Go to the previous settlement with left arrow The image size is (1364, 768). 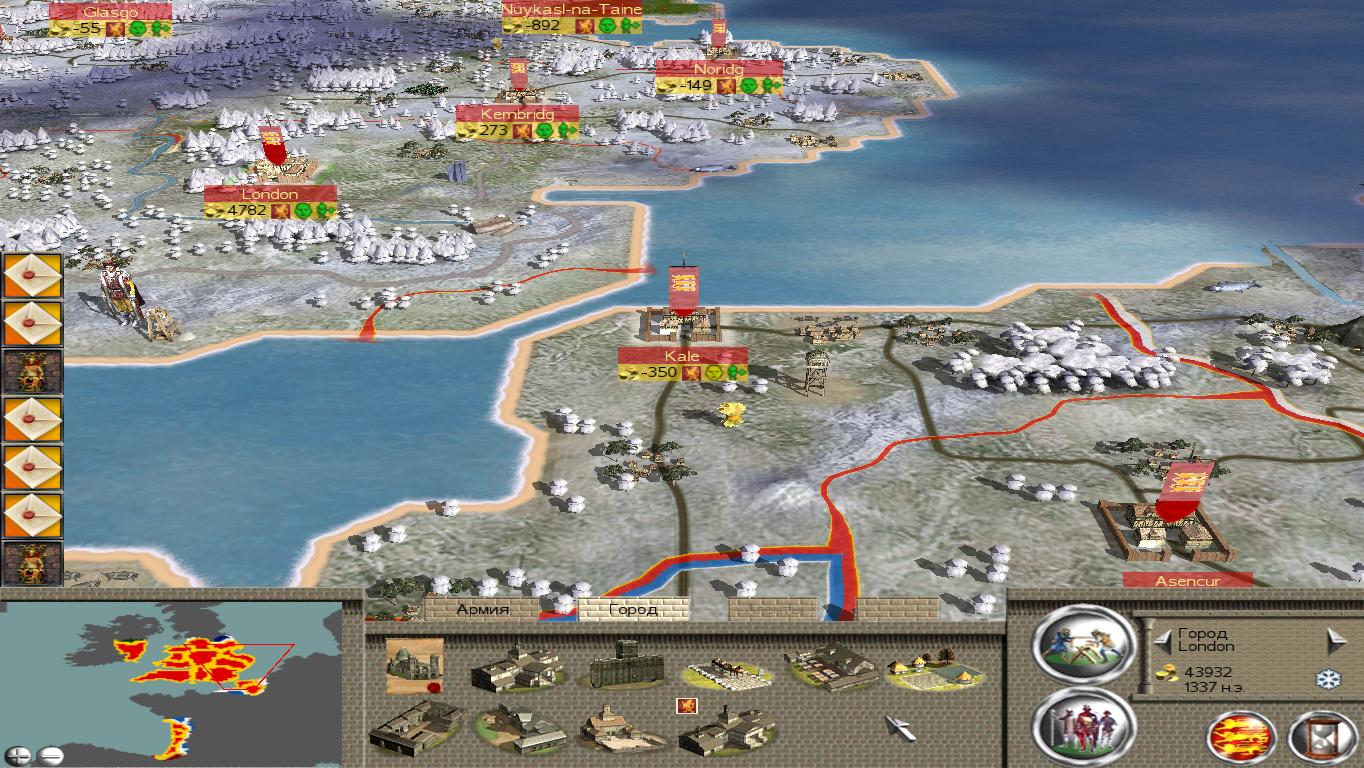(x=1161, y=640)
